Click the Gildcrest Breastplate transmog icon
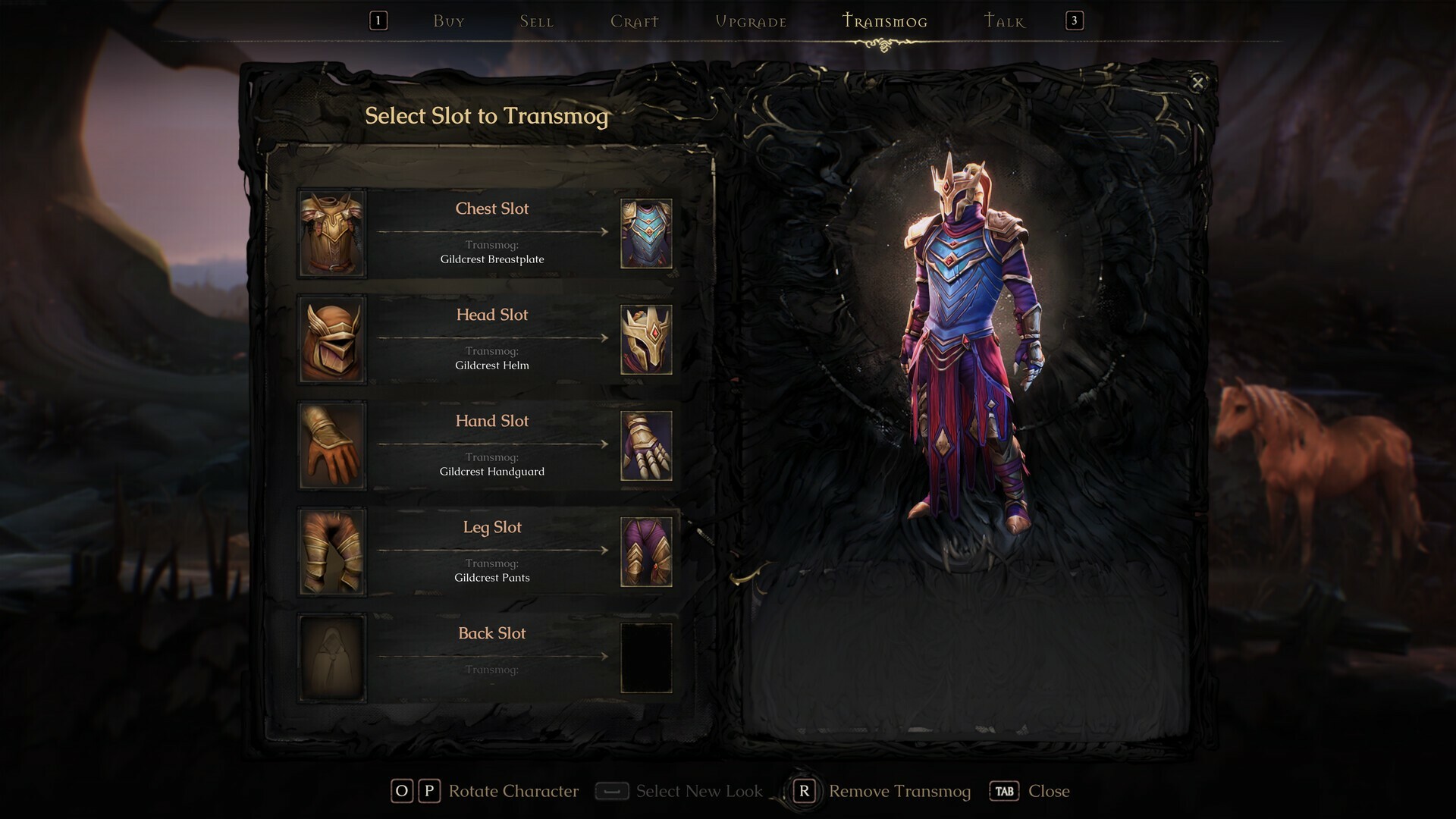 click(646, 233)
